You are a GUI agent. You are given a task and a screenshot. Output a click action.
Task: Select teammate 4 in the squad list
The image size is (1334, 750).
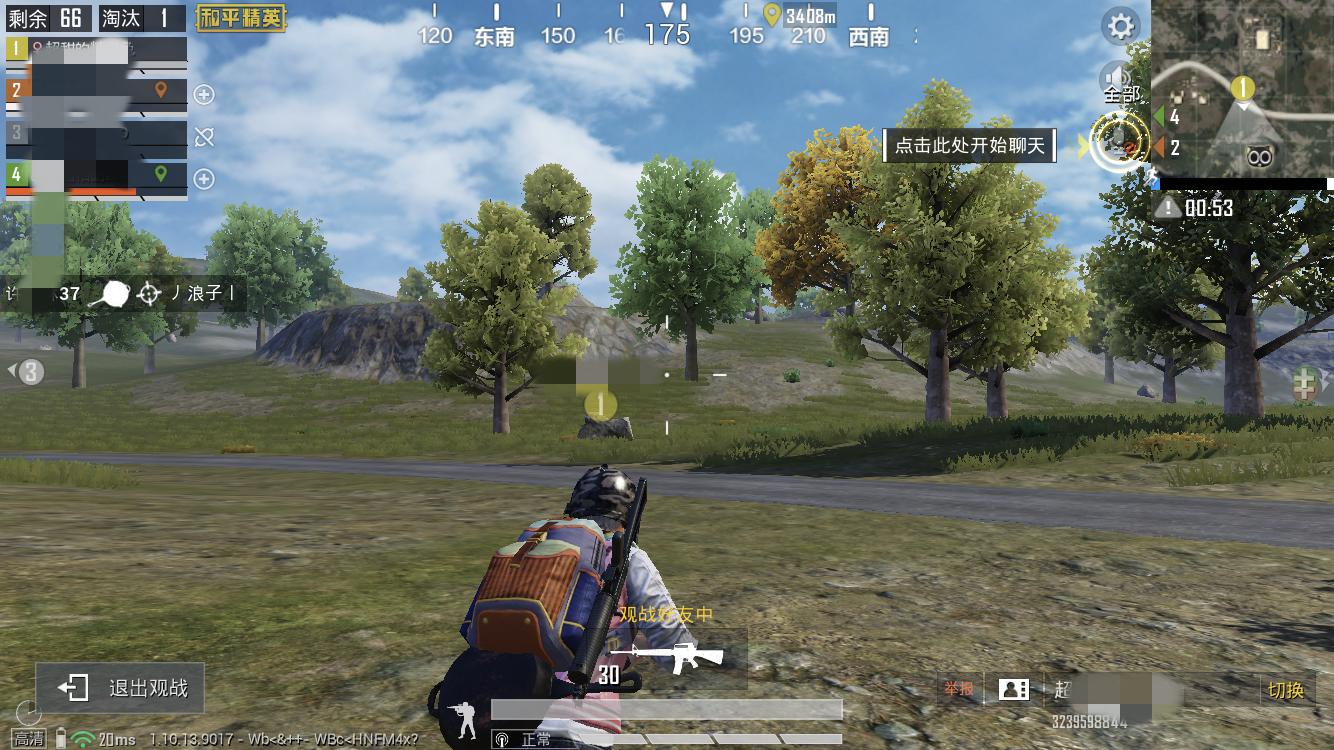pos(96,175)
